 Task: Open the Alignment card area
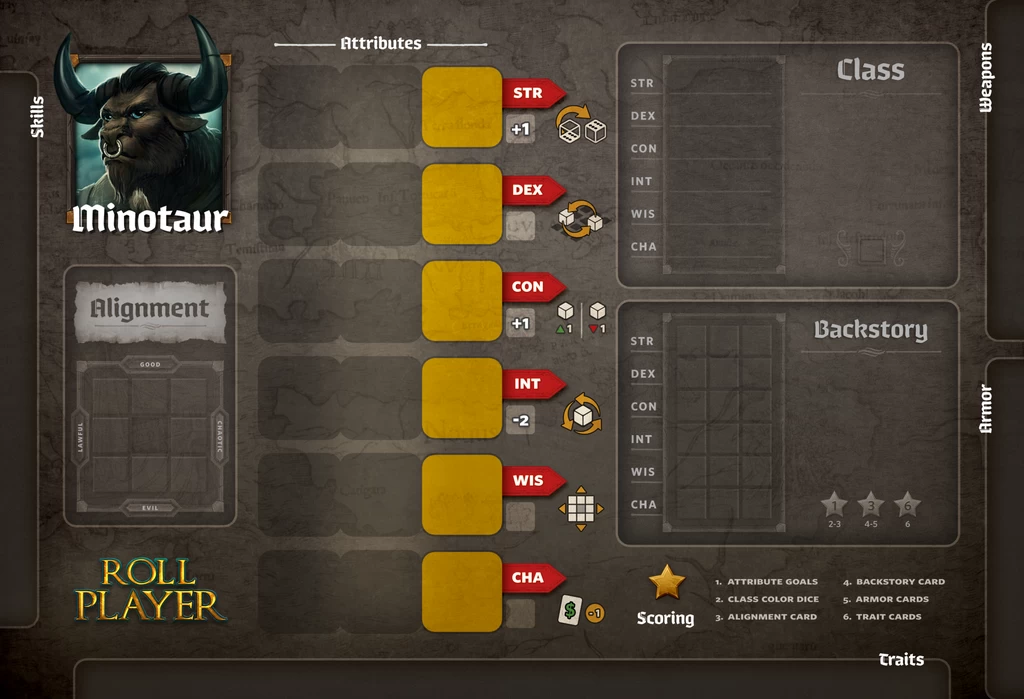click(150, 395)
